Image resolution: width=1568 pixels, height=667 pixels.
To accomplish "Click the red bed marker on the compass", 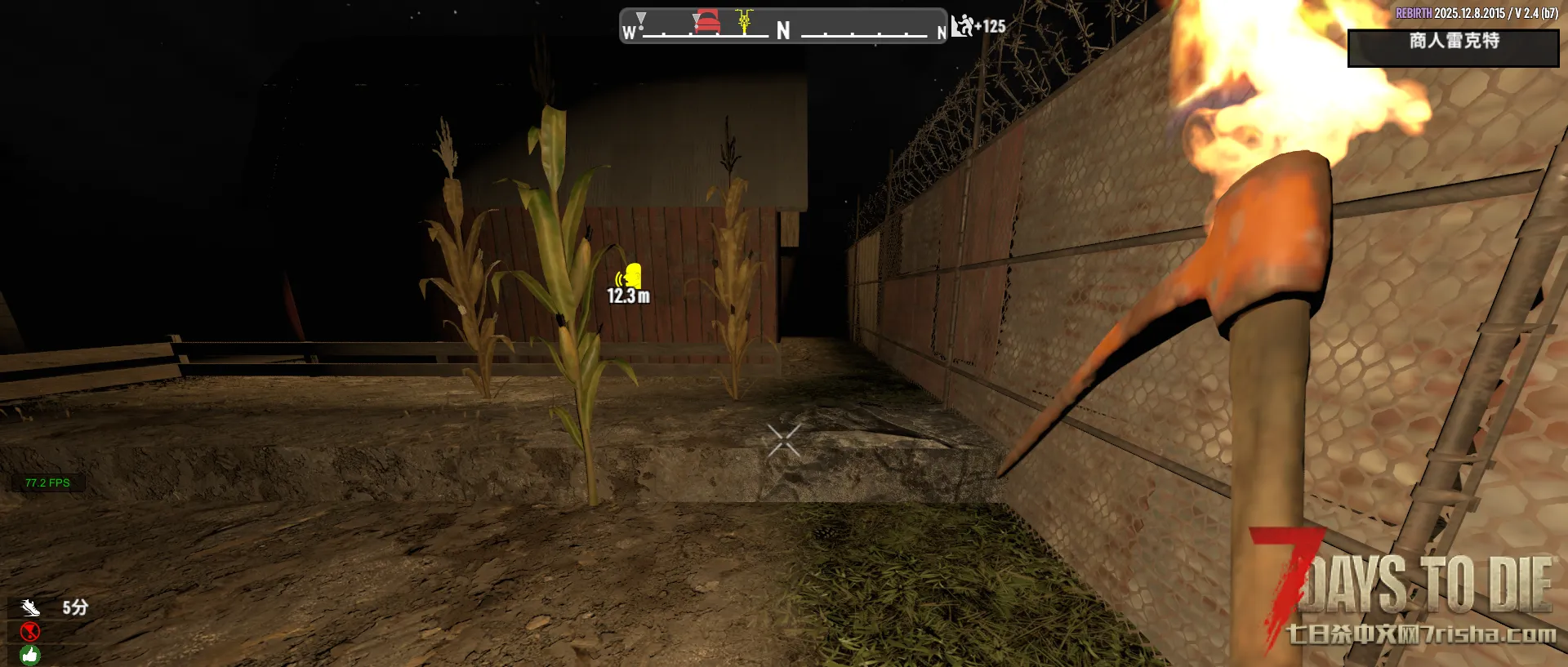I will tap(707, 21).
